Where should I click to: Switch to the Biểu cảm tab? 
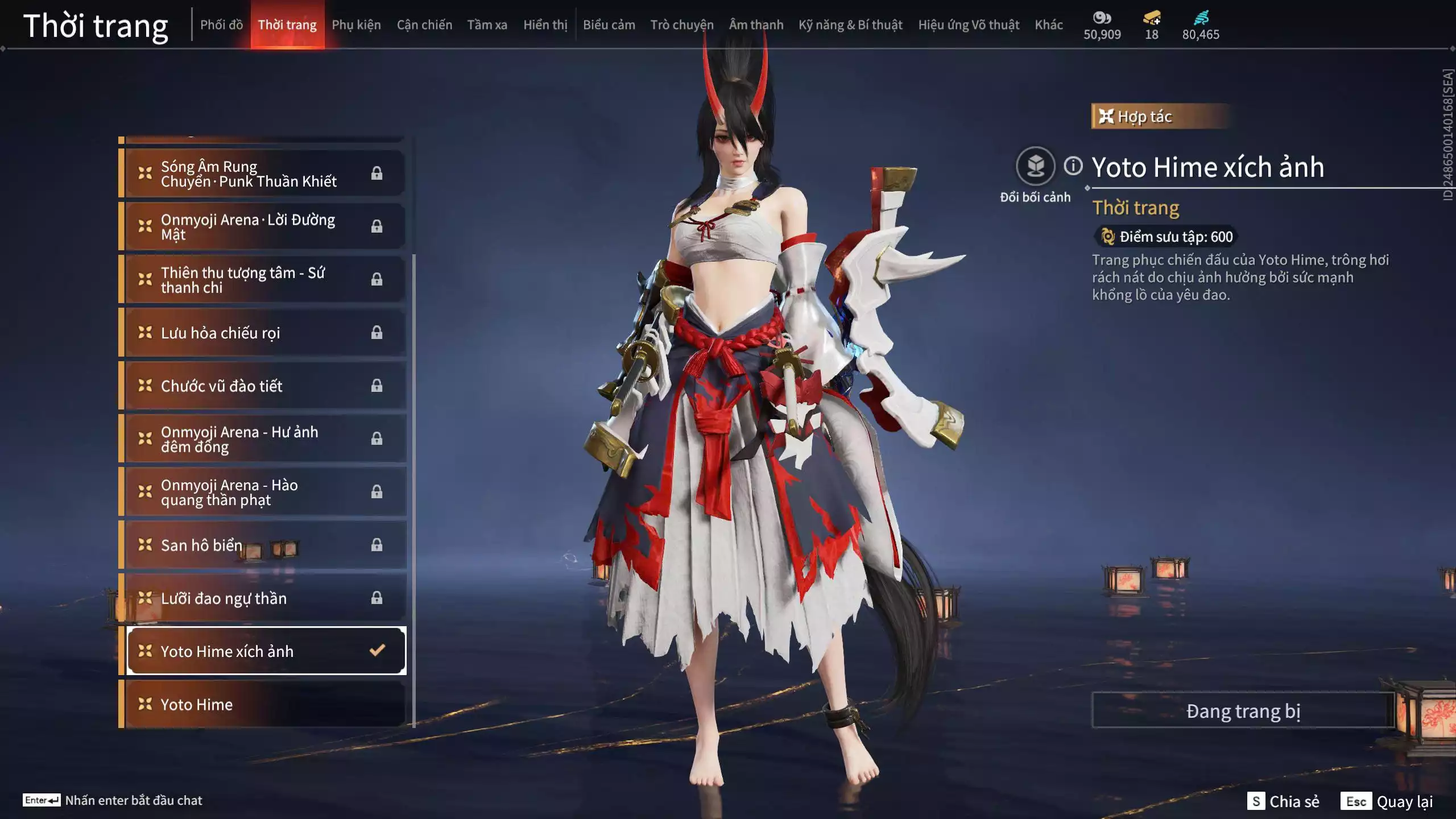[x=609, y=25]
